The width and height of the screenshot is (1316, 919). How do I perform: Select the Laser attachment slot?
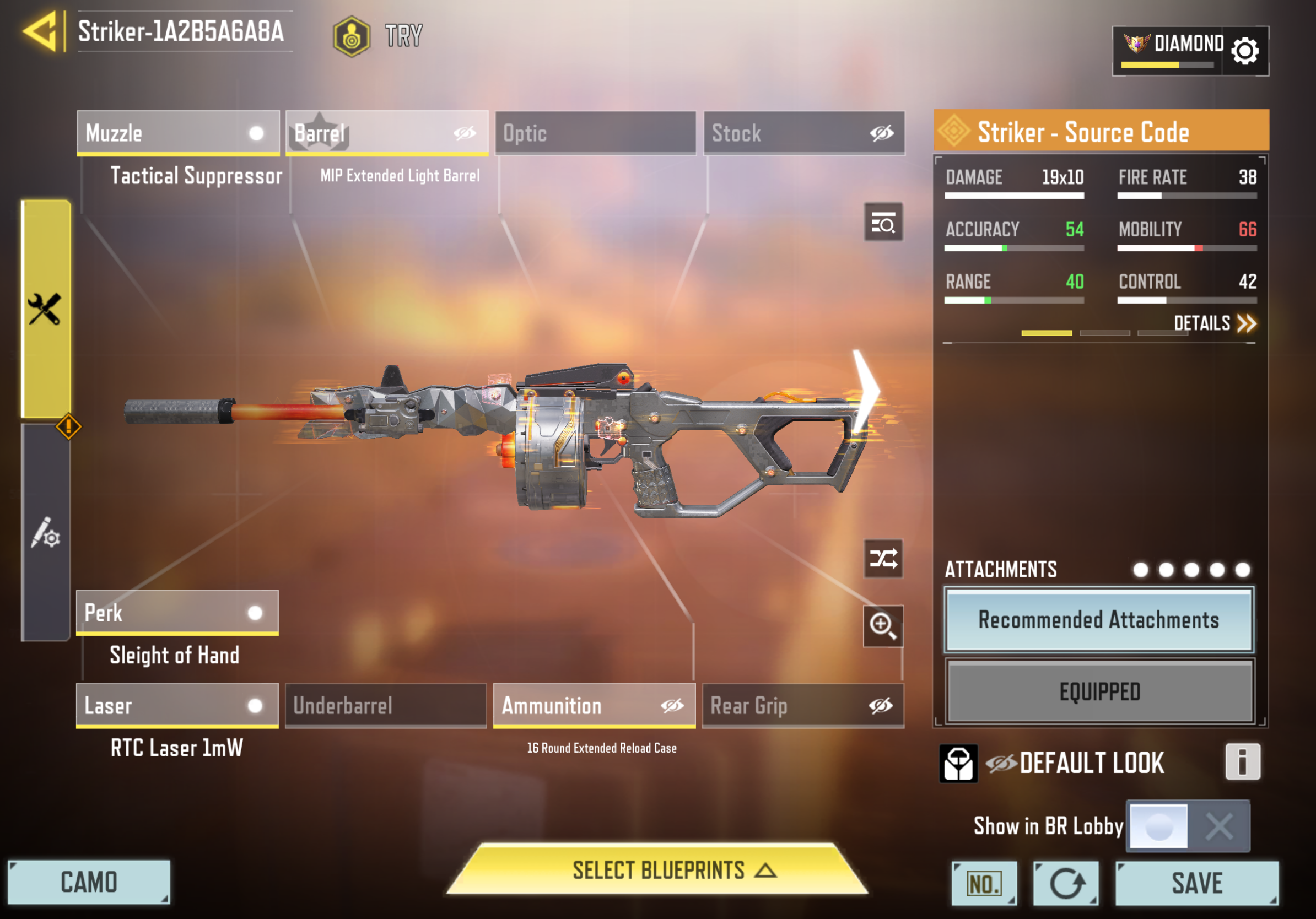[177, 705]
